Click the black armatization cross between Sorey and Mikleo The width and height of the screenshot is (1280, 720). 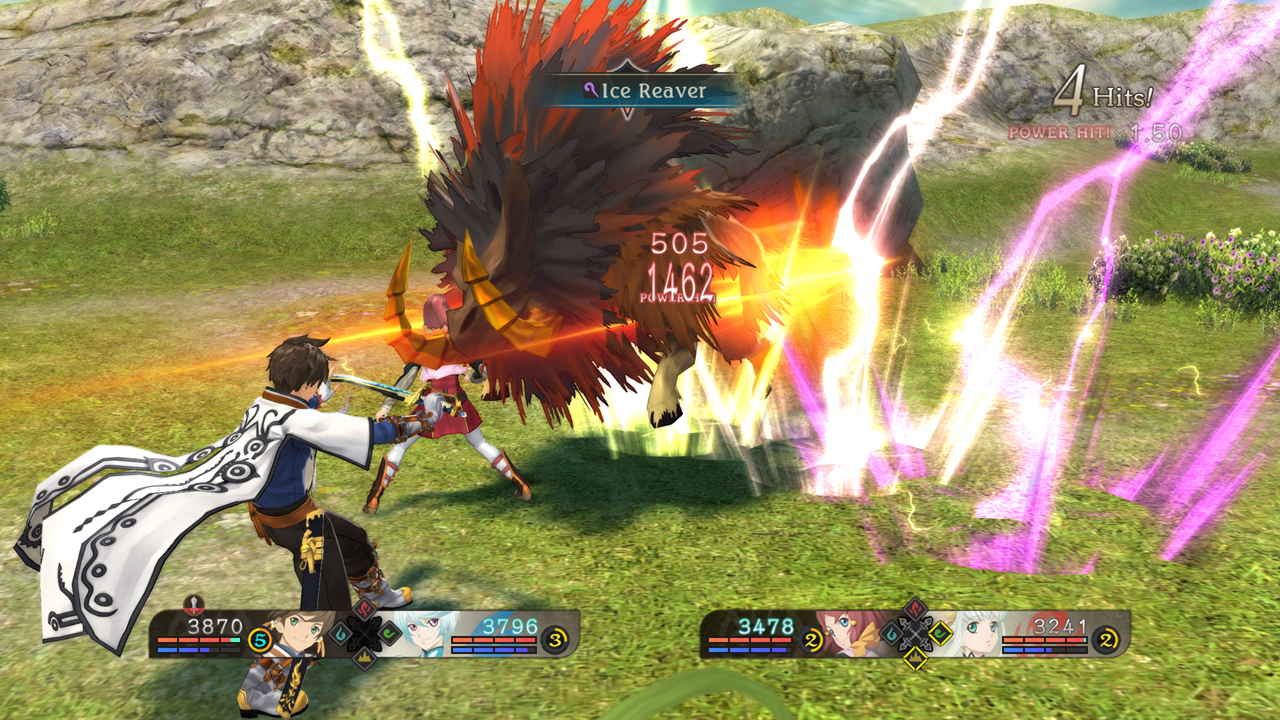(363, 633)
